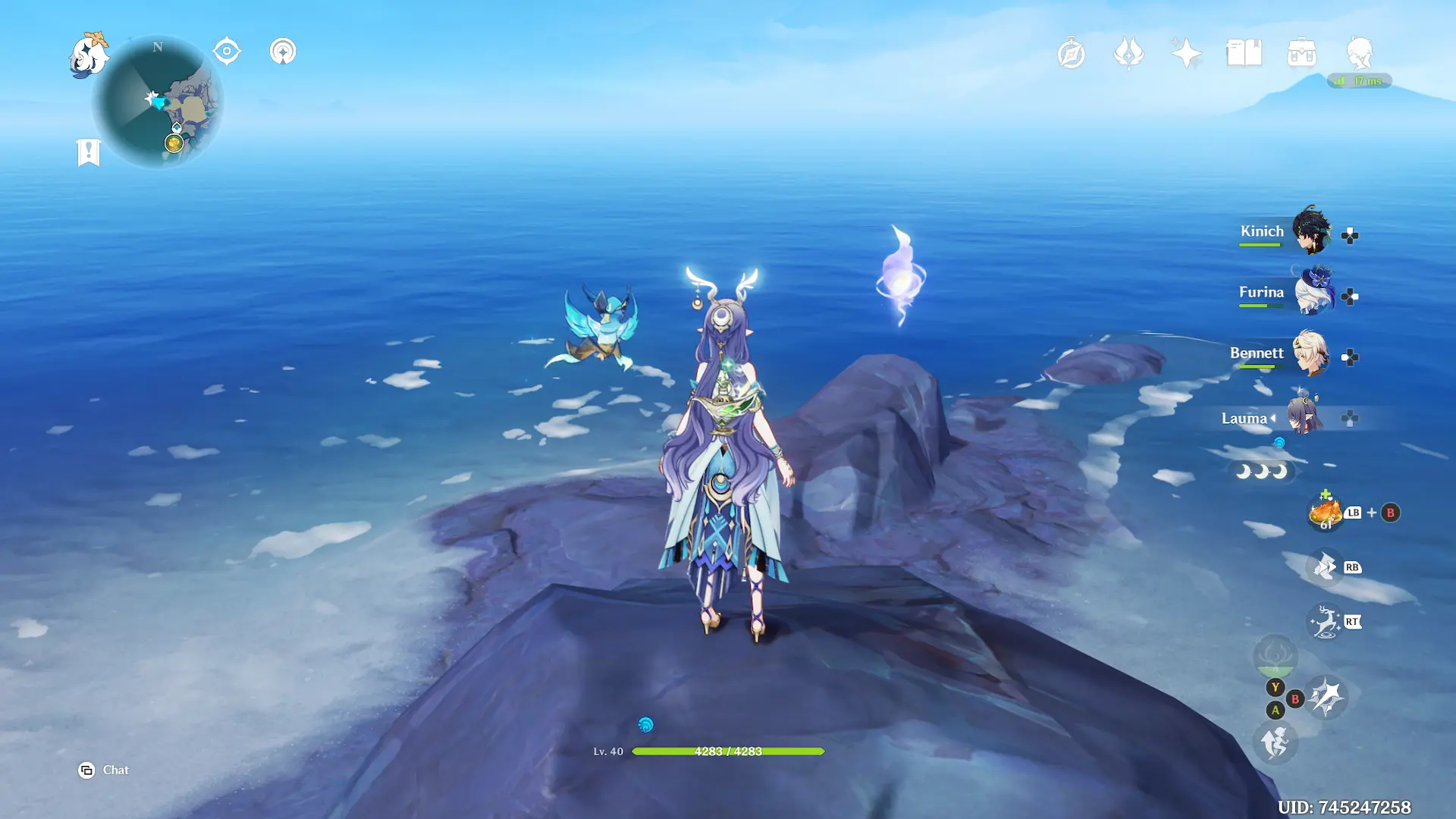Open the adventurer handbook book icon
This screenshot has width=1456, height=819.
(x=1244, y=53)
